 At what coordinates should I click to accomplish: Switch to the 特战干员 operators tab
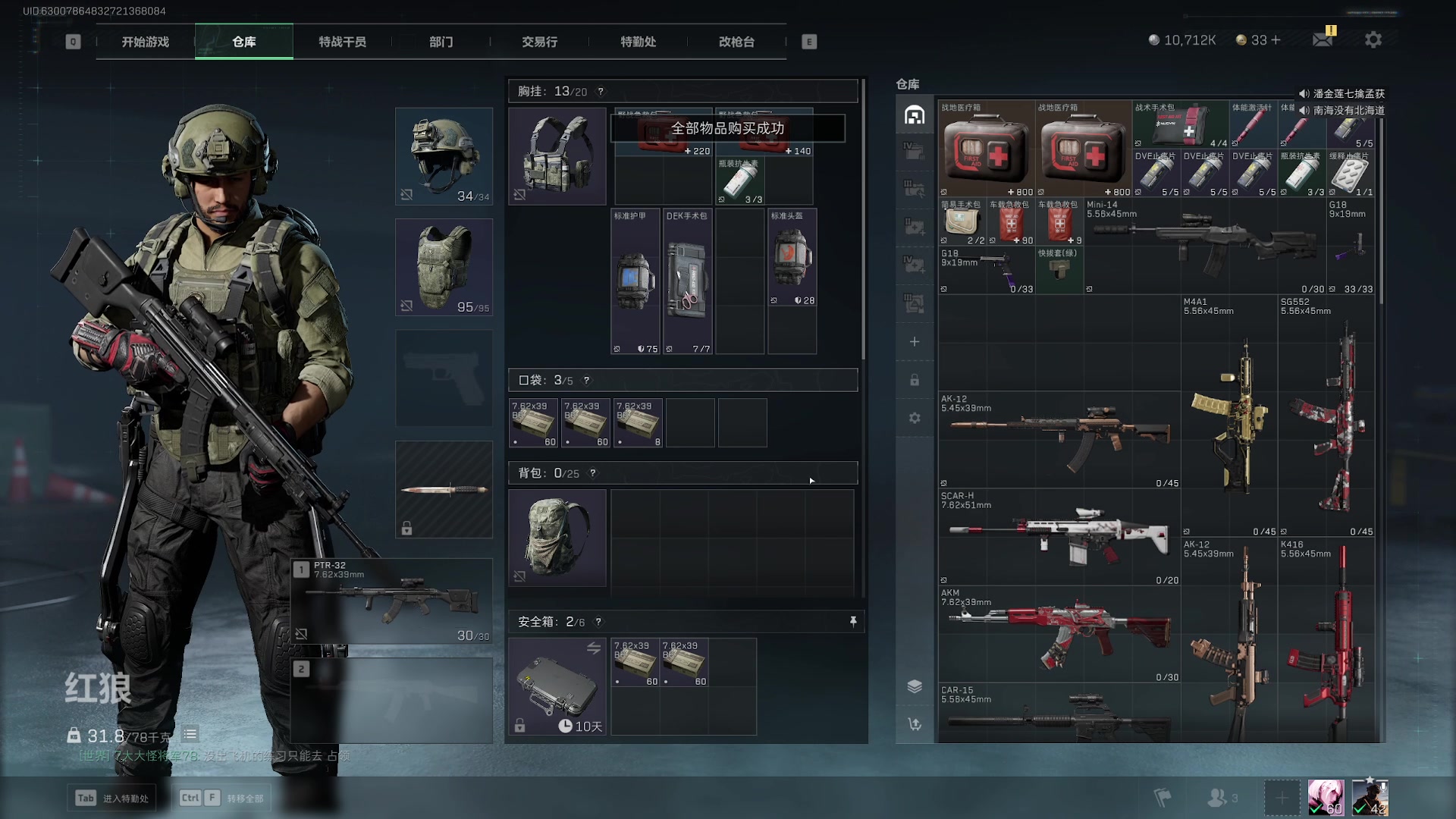point(342,42)
